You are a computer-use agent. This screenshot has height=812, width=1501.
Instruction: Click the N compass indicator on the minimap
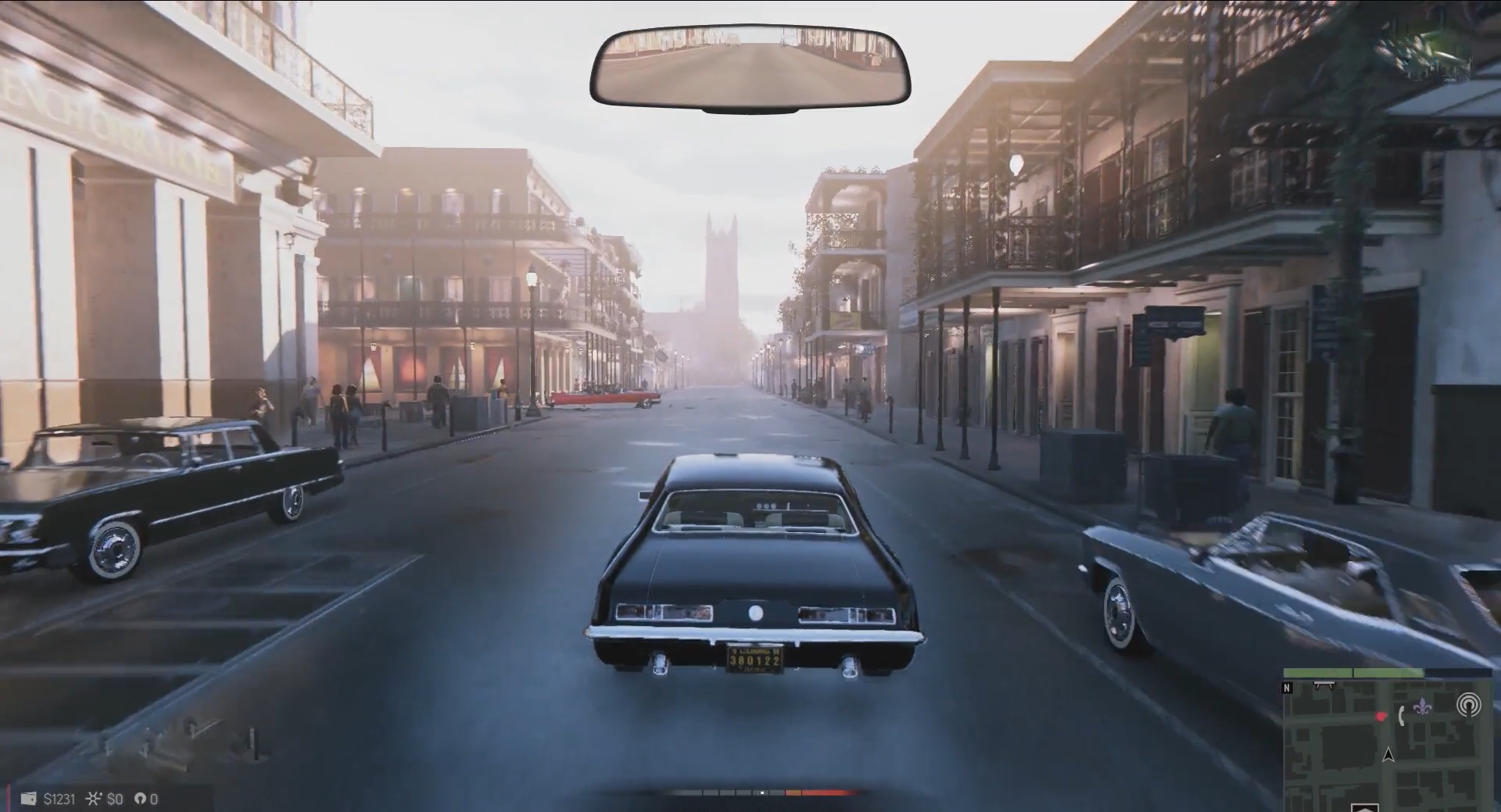coord(1288,689)
